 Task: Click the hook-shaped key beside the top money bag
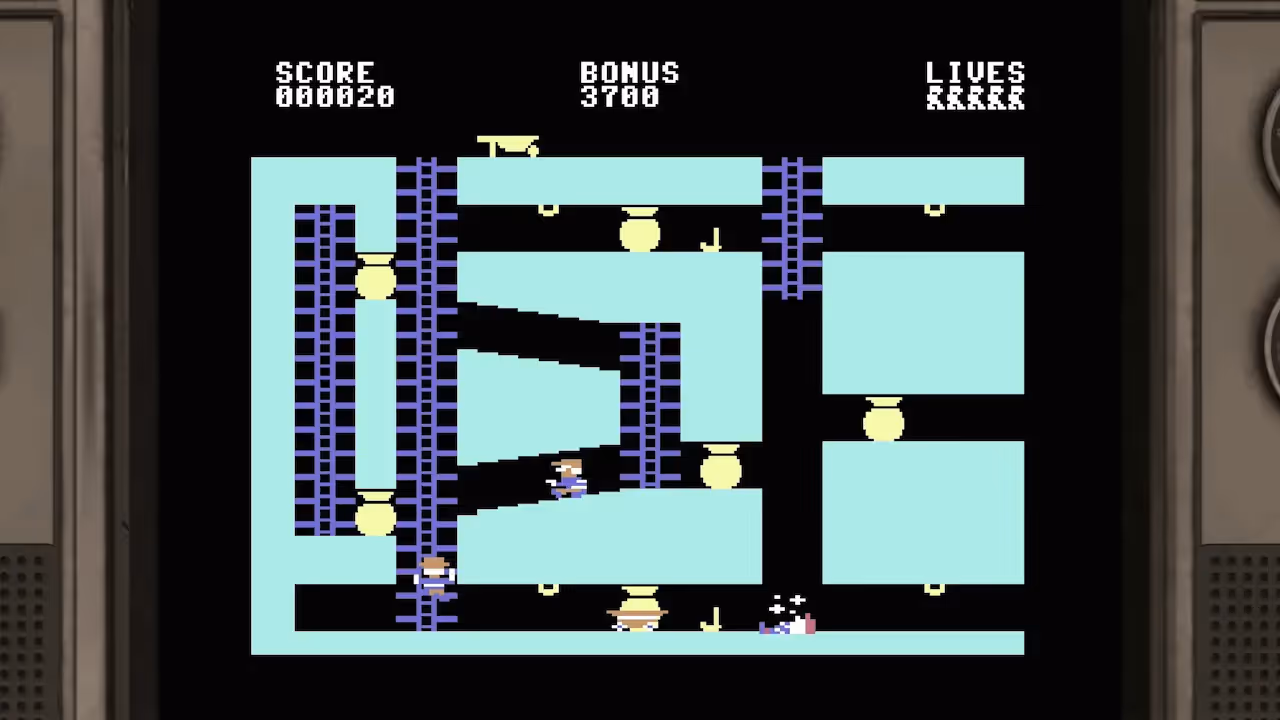coord(712,237)
